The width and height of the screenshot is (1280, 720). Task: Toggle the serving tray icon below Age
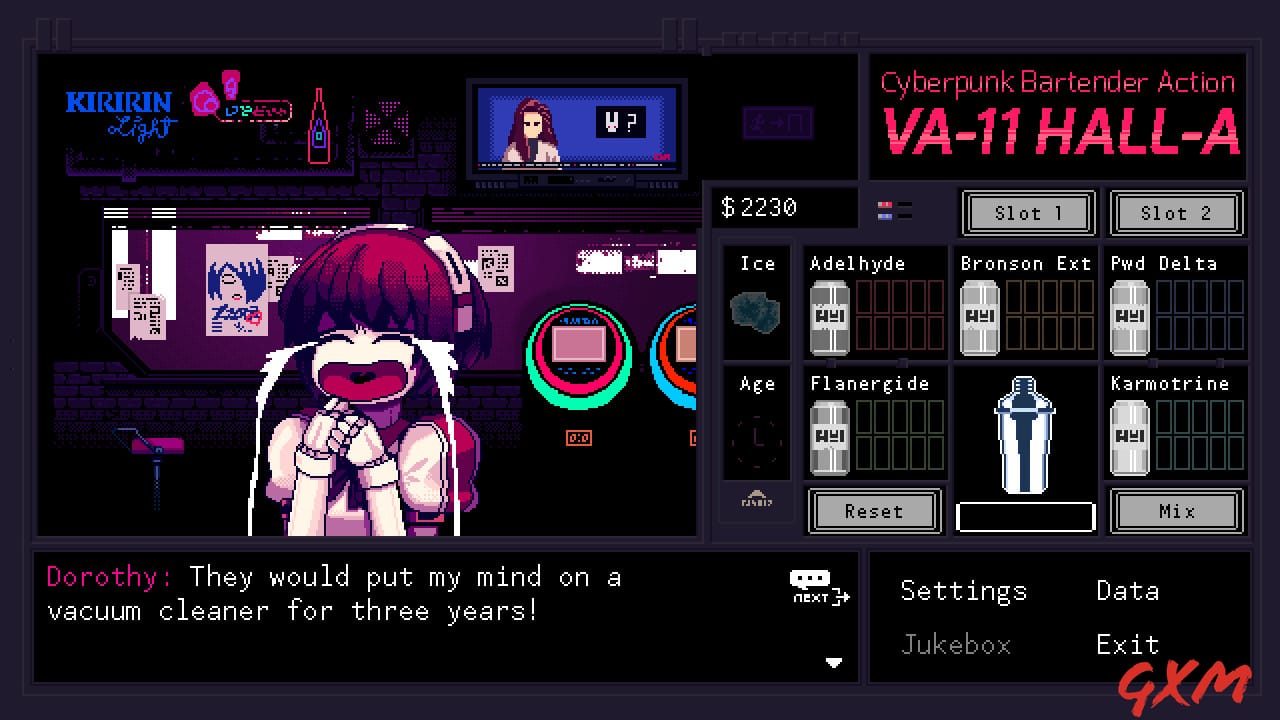[757, 502]
